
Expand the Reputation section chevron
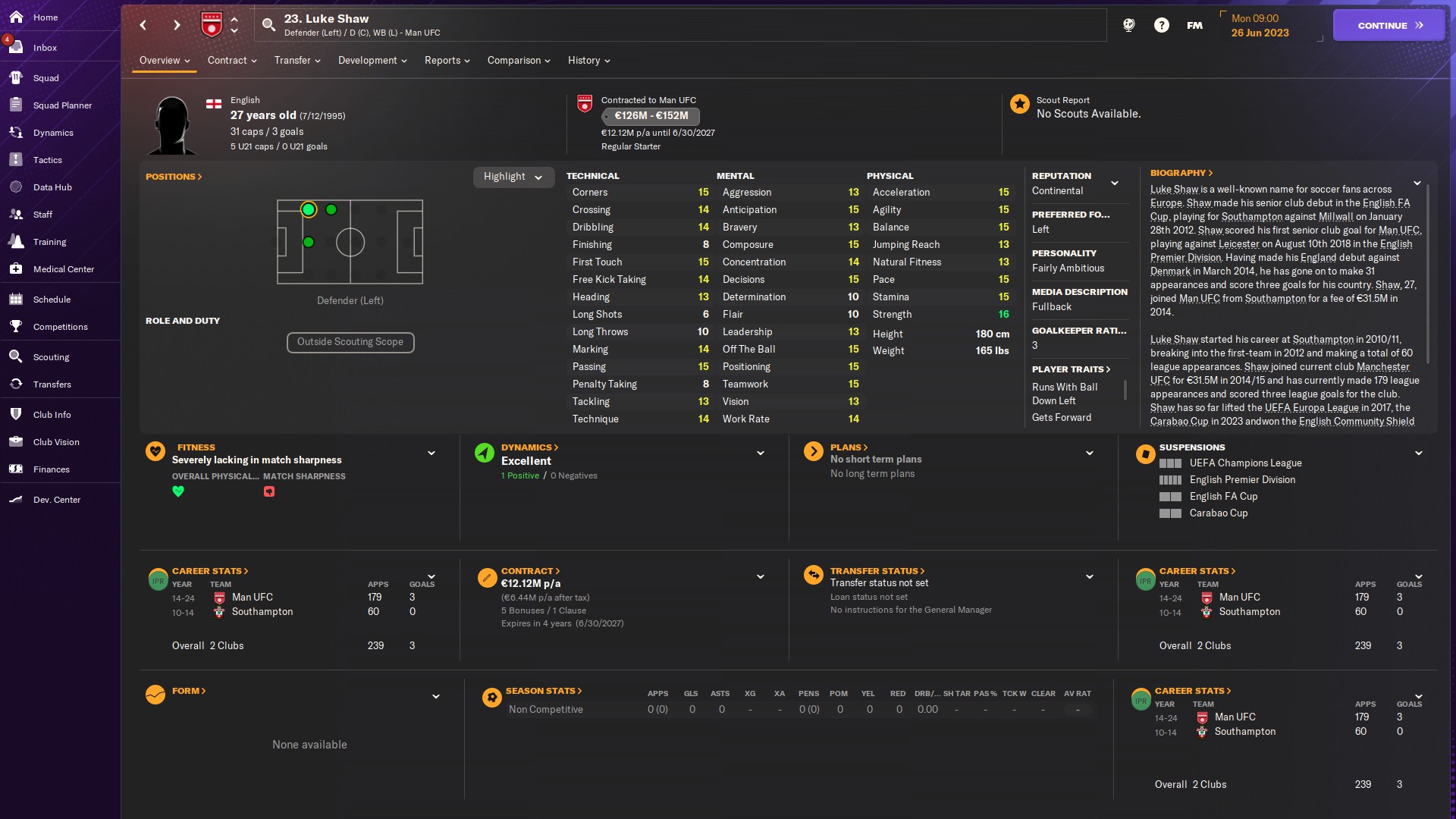pos(1115,183)
